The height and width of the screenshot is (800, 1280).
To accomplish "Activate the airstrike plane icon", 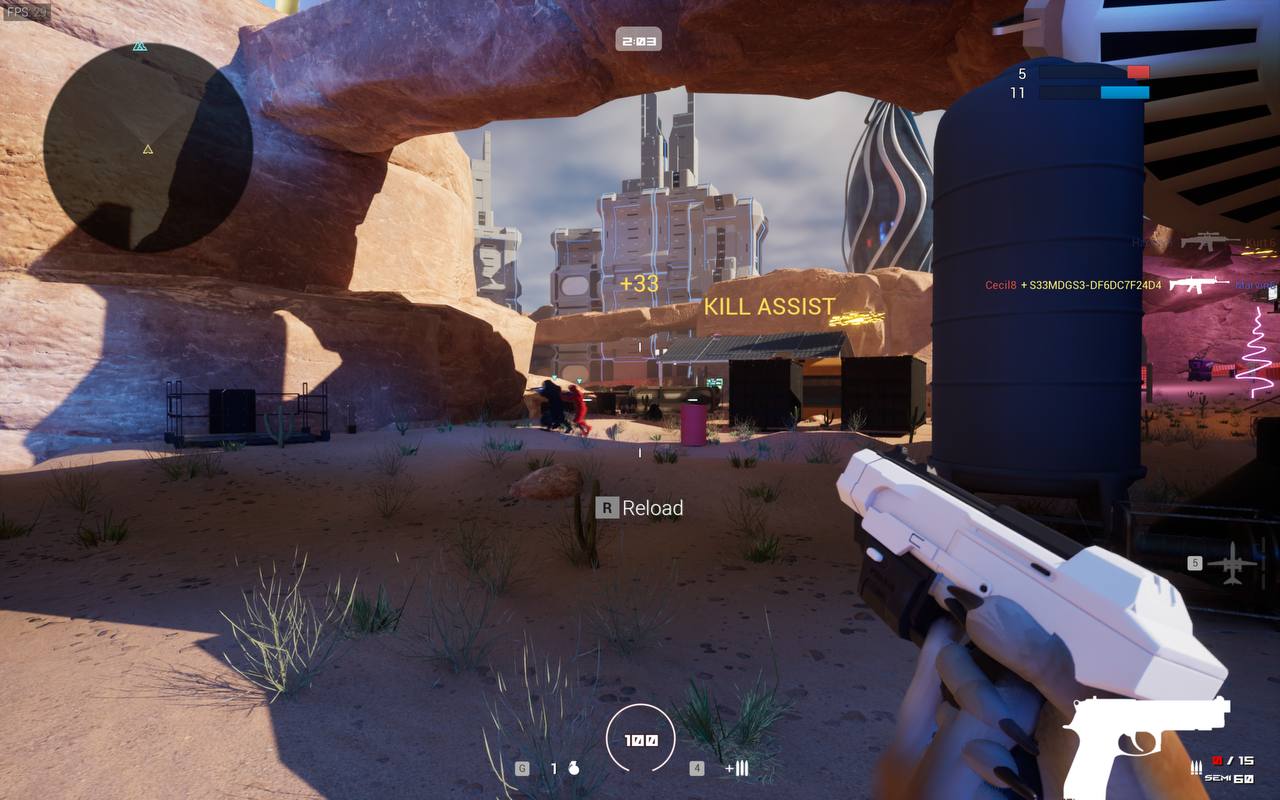I will pyautogui.click(x=1231, y=564).
